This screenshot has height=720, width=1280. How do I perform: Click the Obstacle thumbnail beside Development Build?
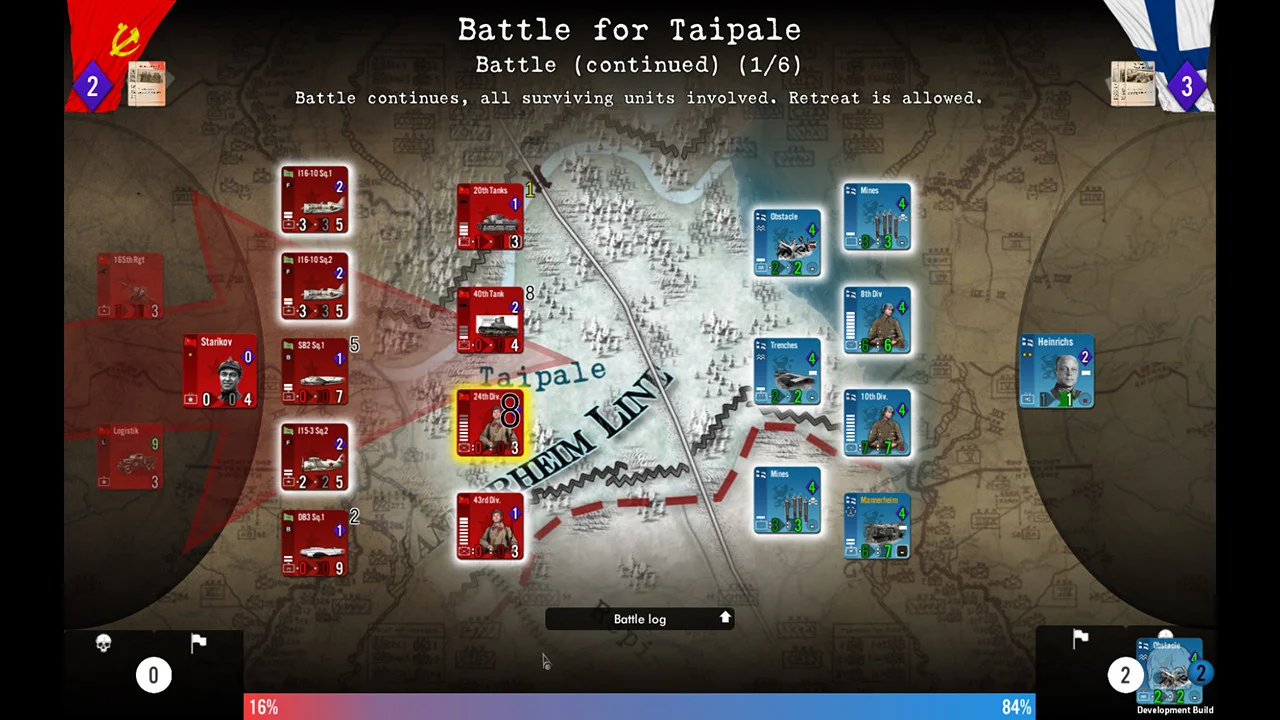pos(1170,670)
